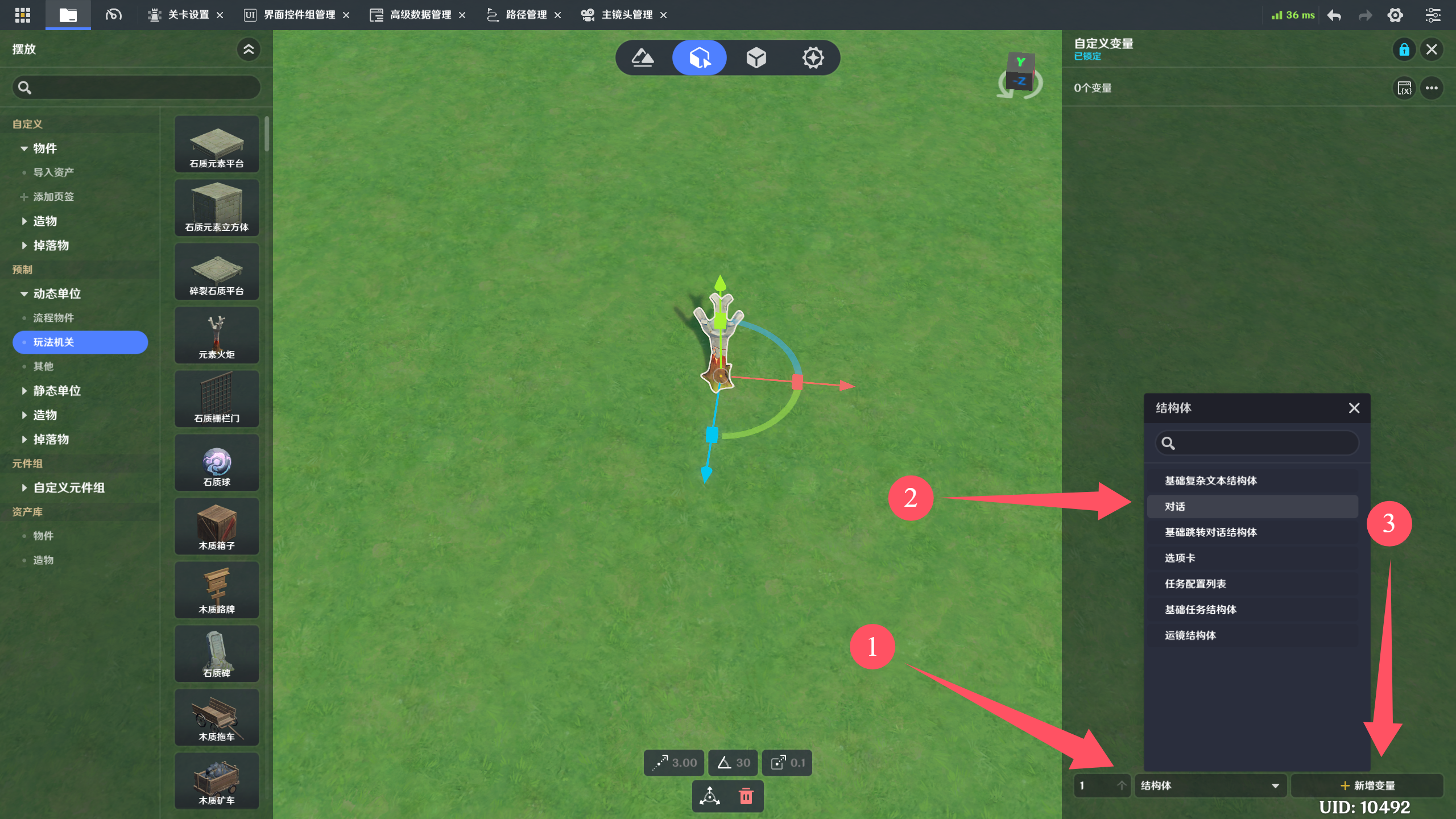Select 流程物件 in the tree

tap(53, 318)
